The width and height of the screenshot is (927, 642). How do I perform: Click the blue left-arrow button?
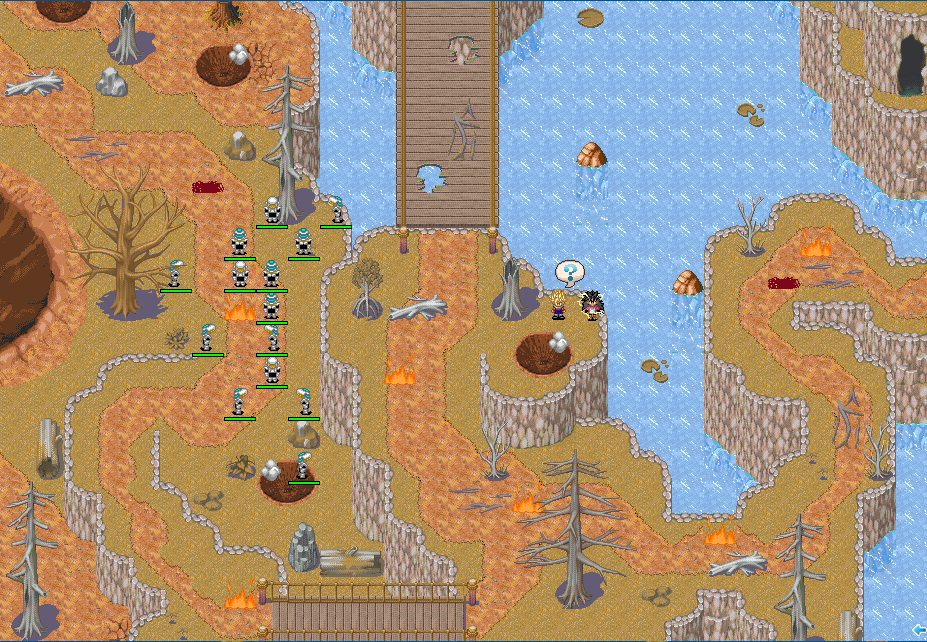918,629
